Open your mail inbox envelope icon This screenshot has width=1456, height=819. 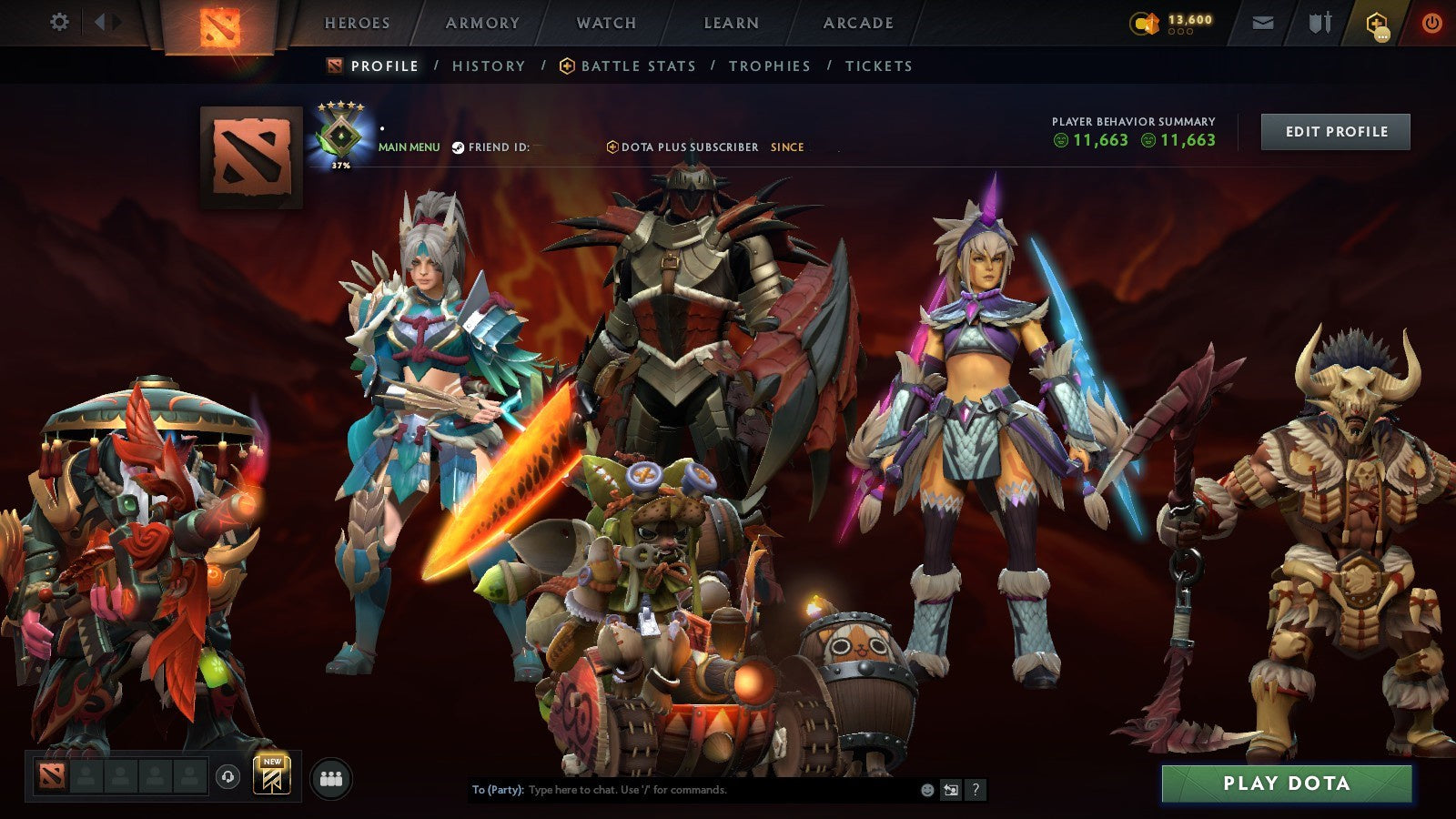point(1263,22)
